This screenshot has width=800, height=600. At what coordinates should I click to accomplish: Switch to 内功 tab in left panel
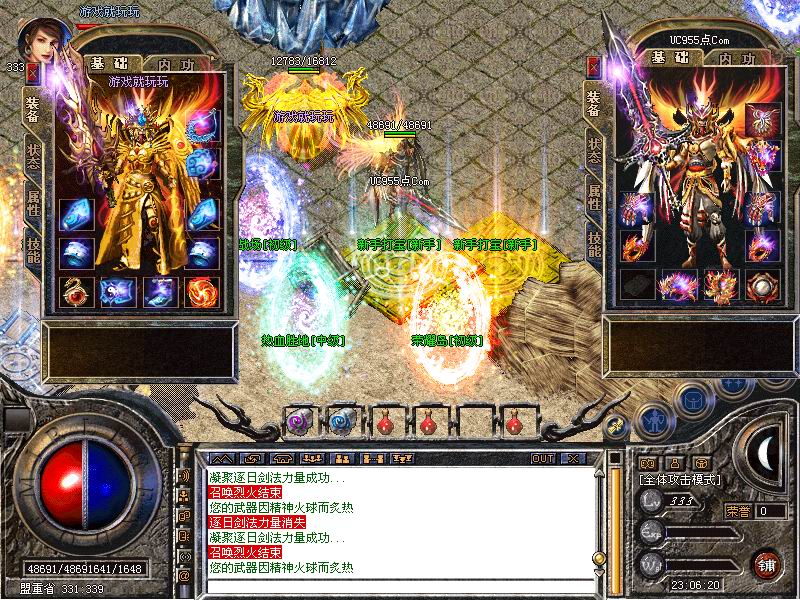click(168, 65)
